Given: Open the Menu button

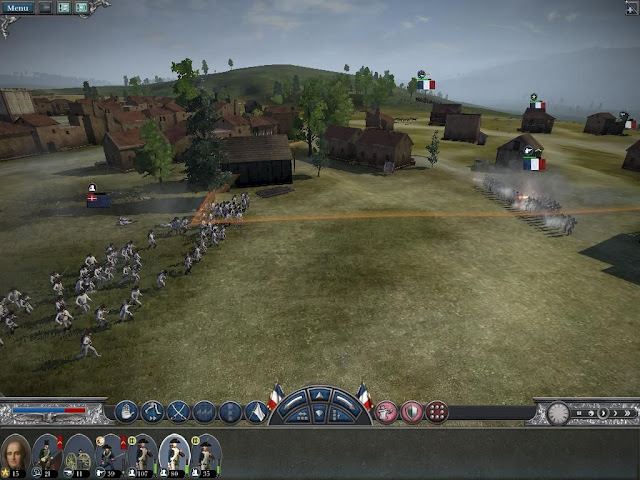Looking at the screenshot, I should pyautogui.click(x=18, y=8).
